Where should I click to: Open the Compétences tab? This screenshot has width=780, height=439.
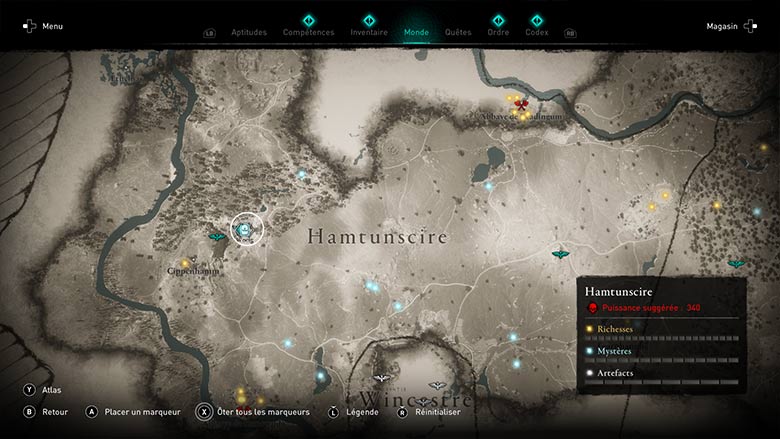coord(308,32)
